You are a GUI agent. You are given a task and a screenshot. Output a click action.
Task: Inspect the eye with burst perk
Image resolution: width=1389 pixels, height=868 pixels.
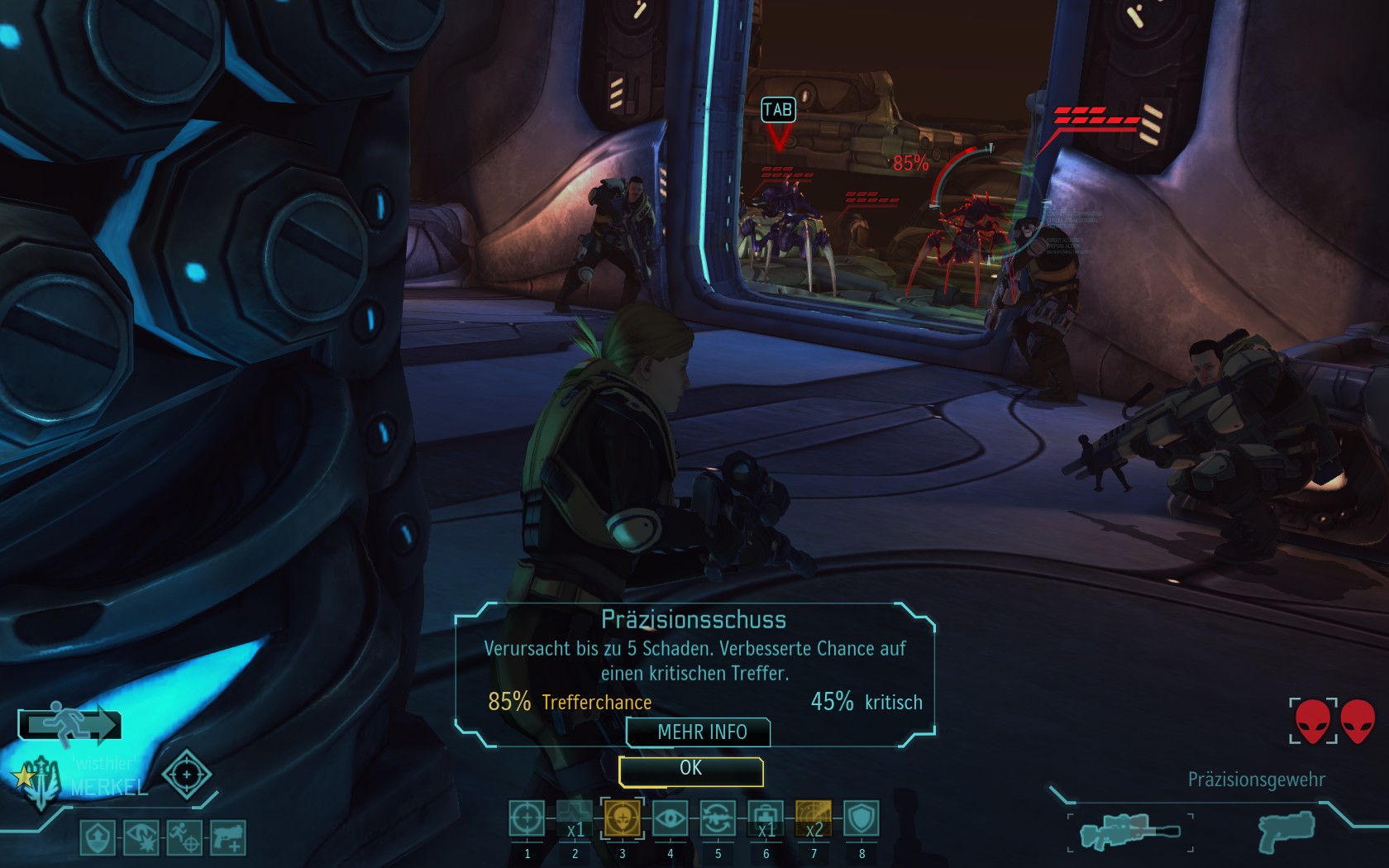141,837
